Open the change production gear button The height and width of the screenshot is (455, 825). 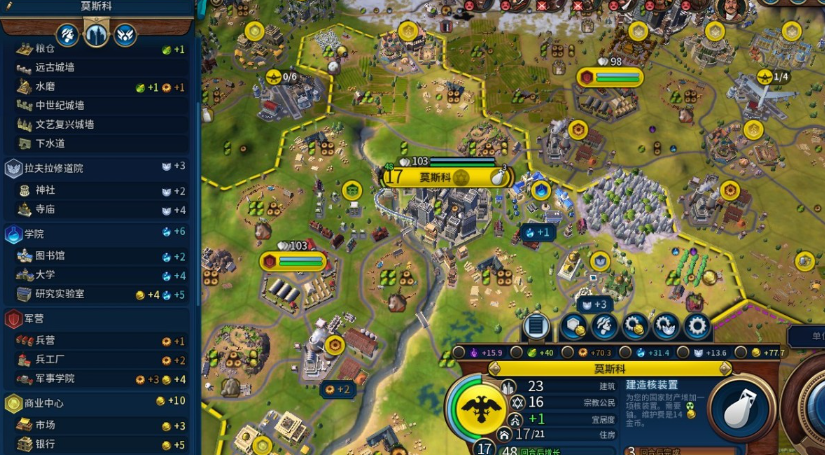pos(697,326)
